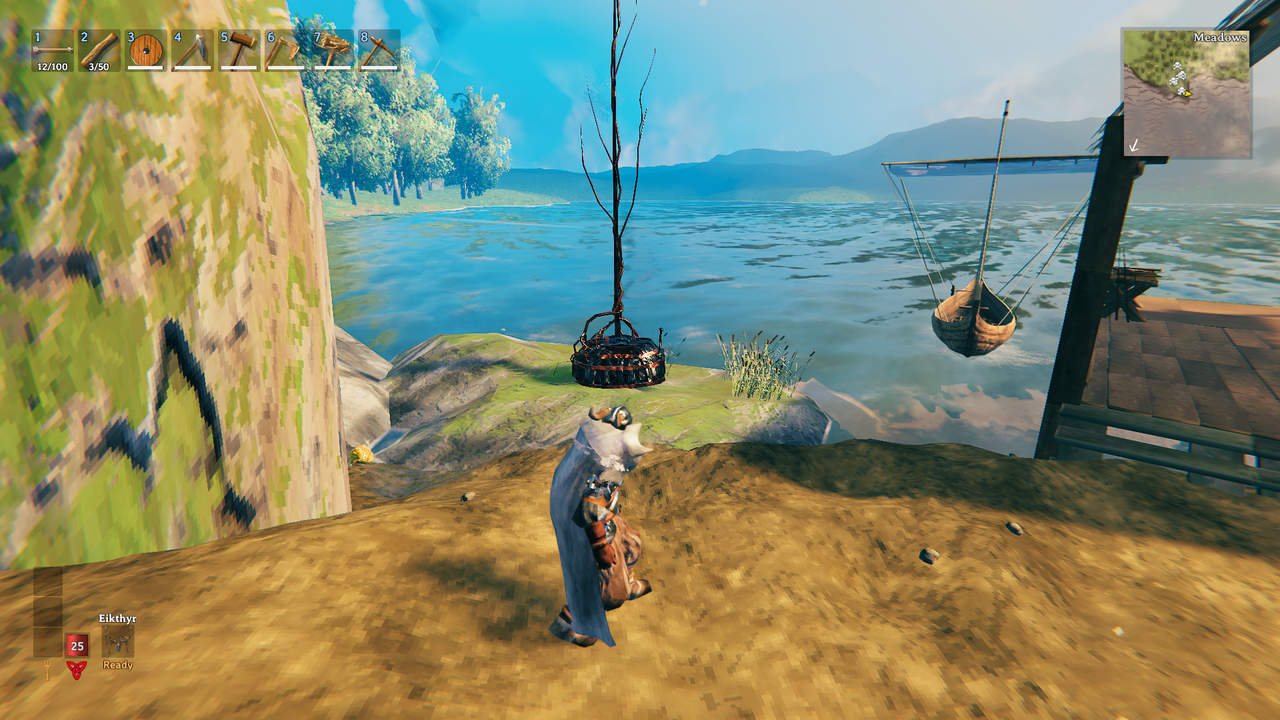The image size is (1280, 720).
Task: Click the fork food icon on the HUD
Action: click(47, 668)
